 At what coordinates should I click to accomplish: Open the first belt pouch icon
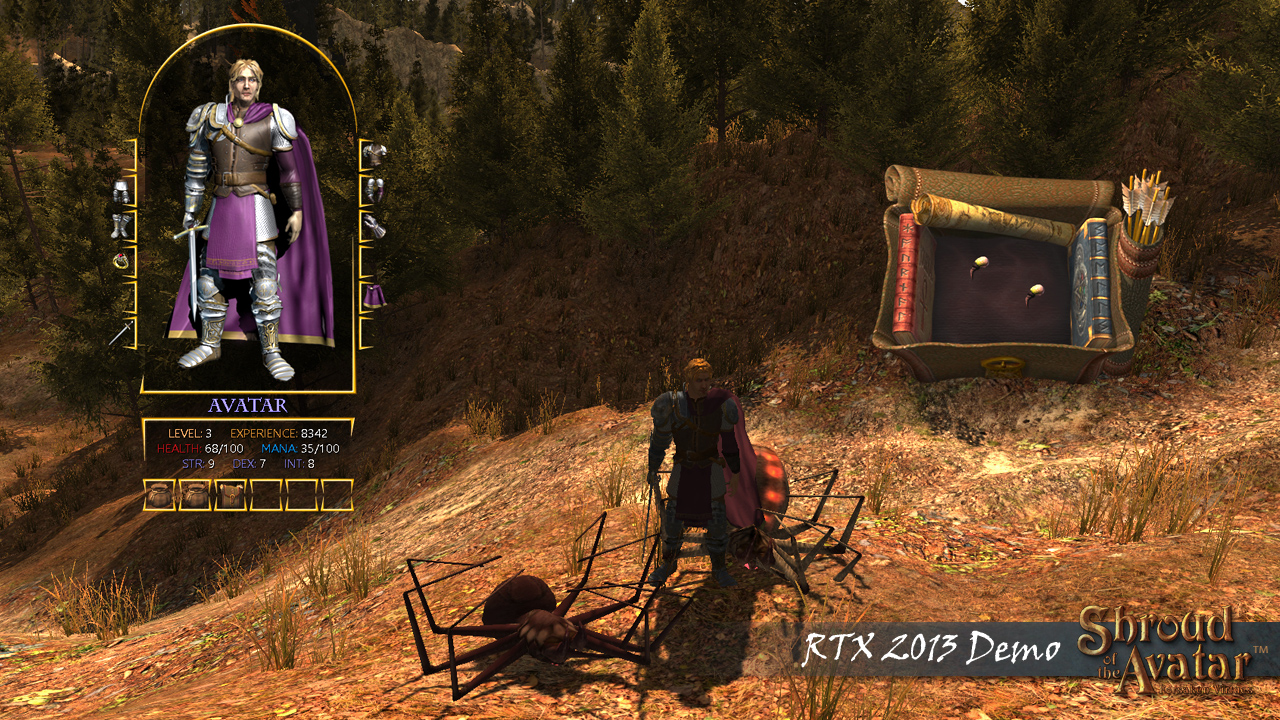tap(160, 493)
